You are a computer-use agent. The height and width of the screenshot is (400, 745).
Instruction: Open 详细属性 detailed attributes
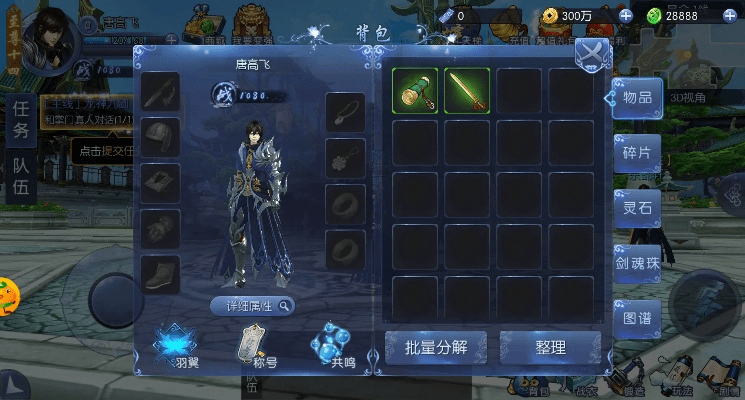(x=253, y=306)
